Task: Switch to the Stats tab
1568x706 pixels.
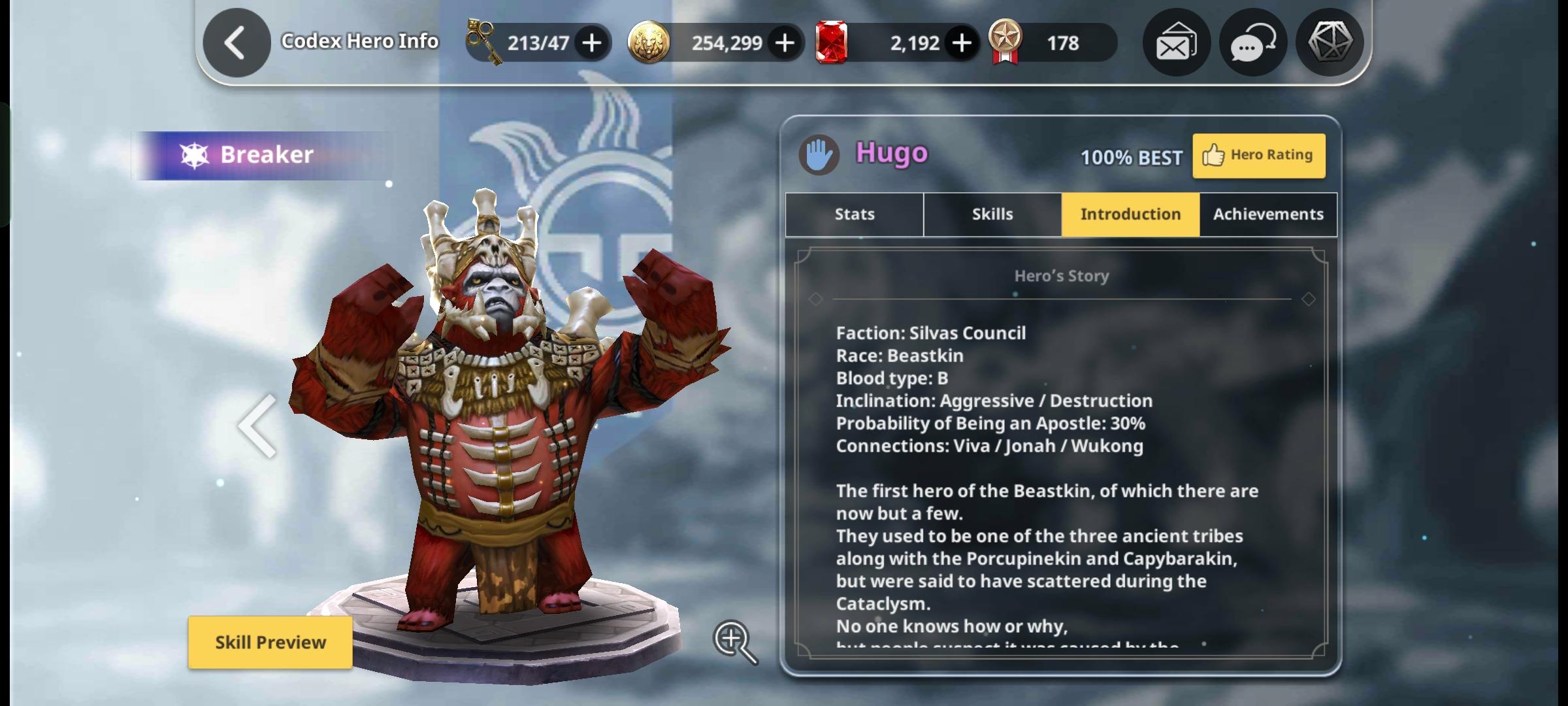Action: 855,214
